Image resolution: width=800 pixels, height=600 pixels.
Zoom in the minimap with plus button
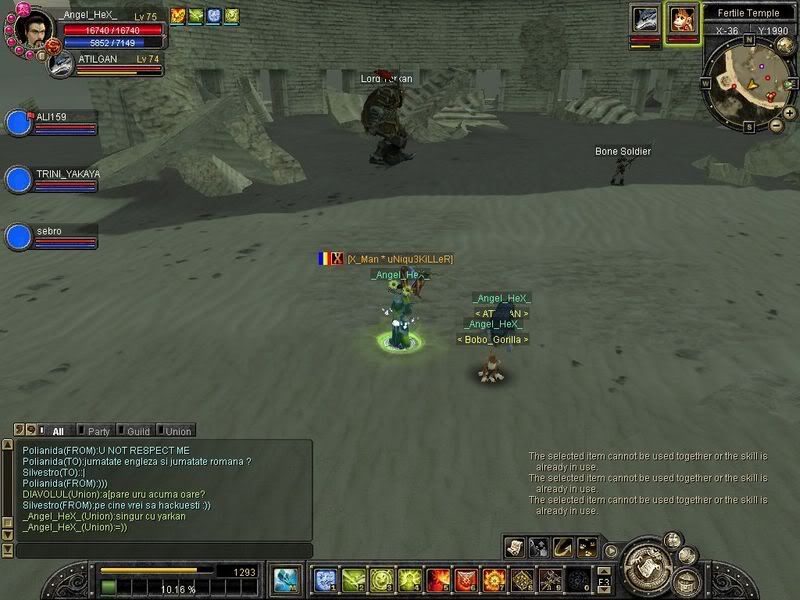click(x=790, y=113)
